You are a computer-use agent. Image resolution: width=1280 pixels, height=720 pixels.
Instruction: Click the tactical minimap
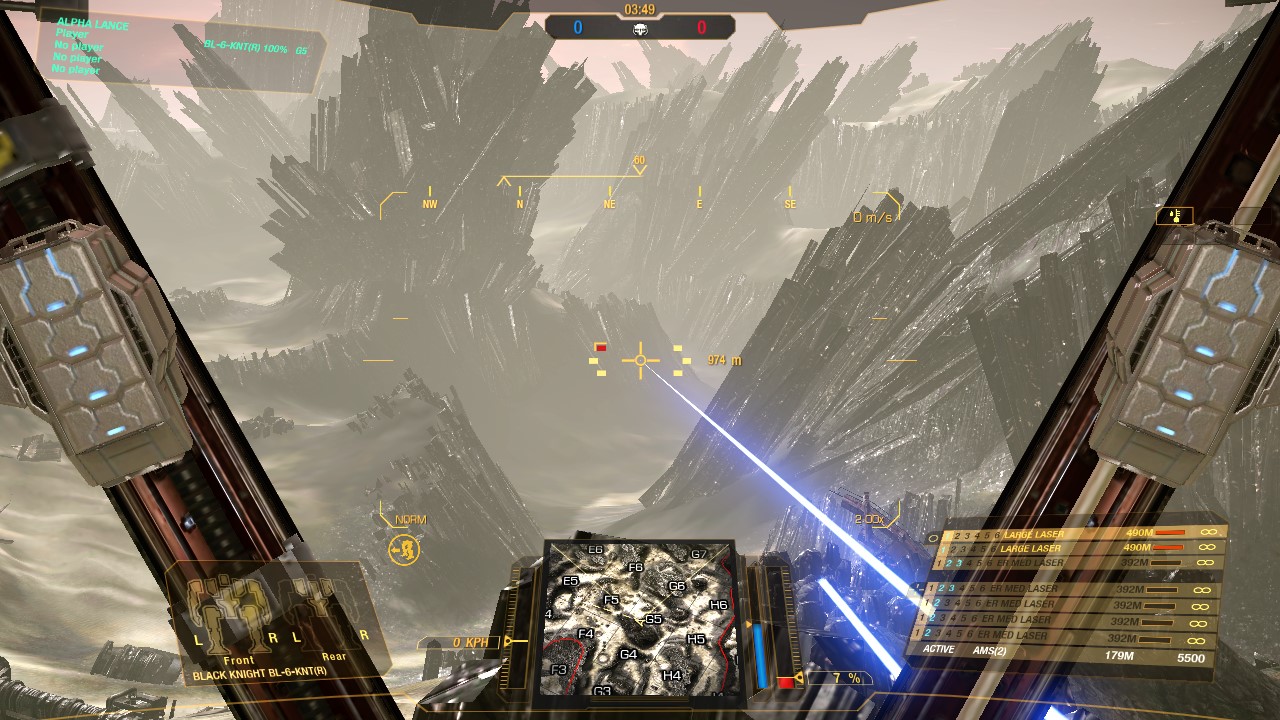pyautogui.click(x=640, y=620)
